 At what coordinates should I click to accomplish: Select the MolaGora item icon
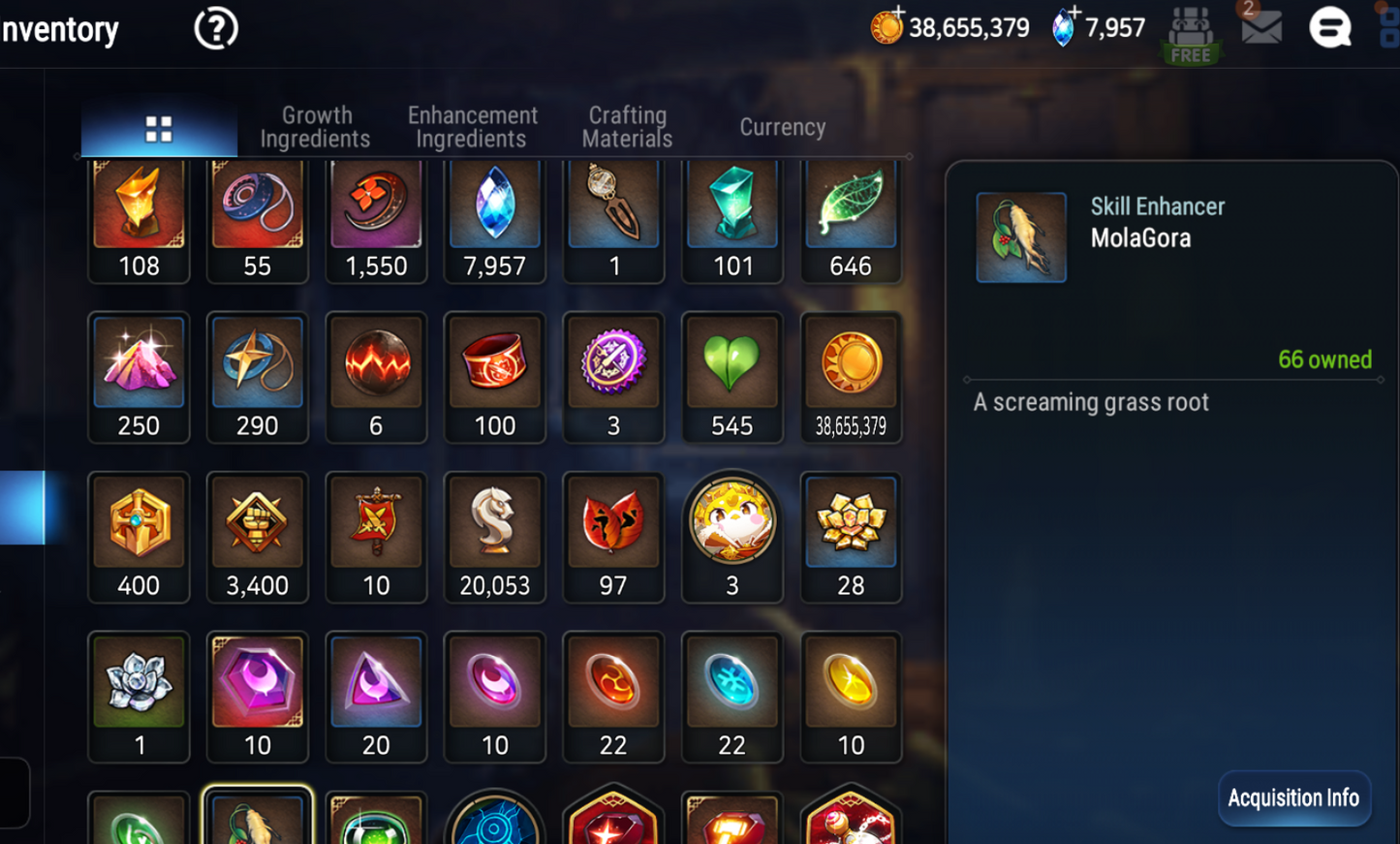point(258,819)
